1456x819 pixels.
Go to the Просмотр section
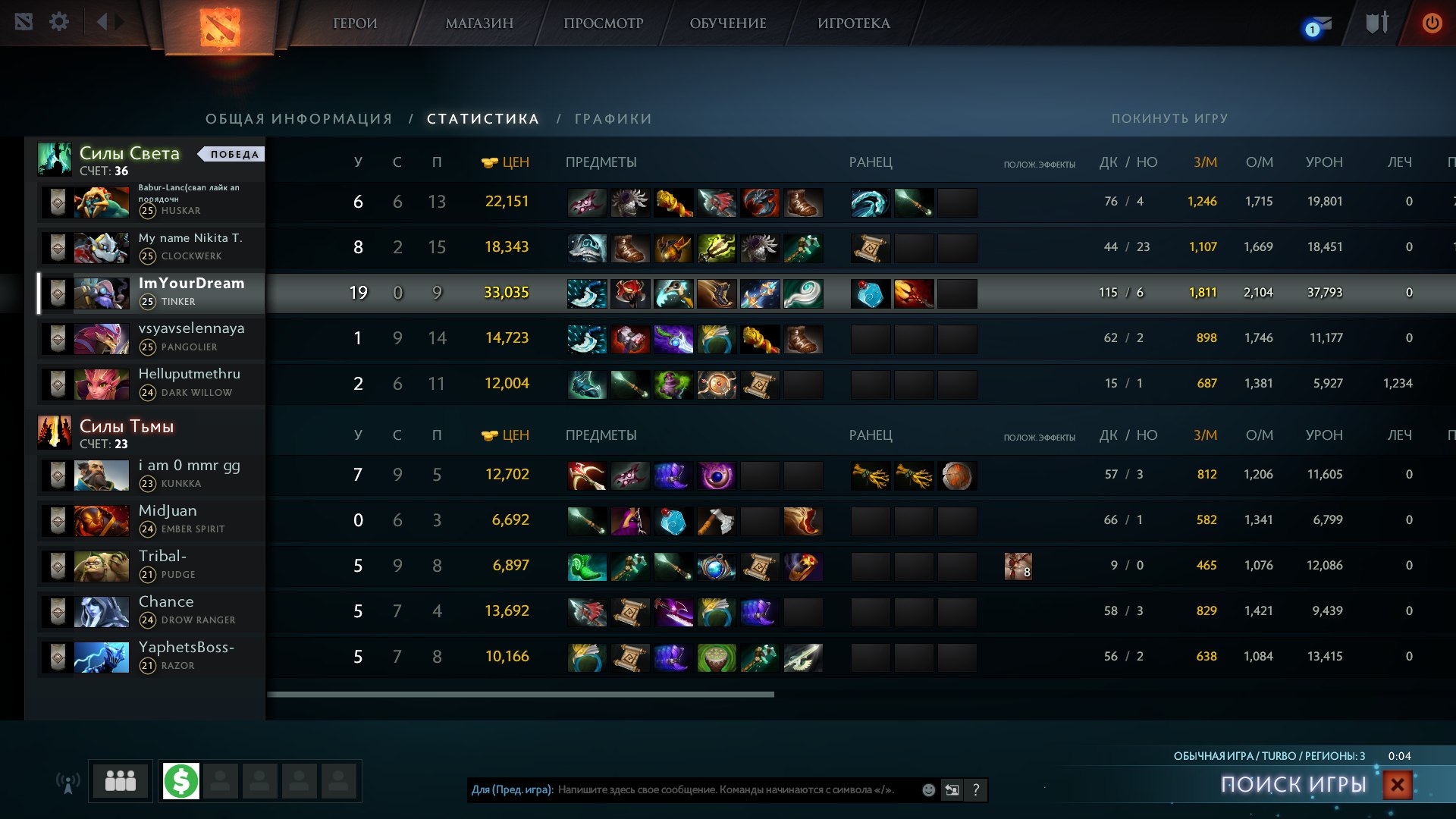(x=603, y=24)
